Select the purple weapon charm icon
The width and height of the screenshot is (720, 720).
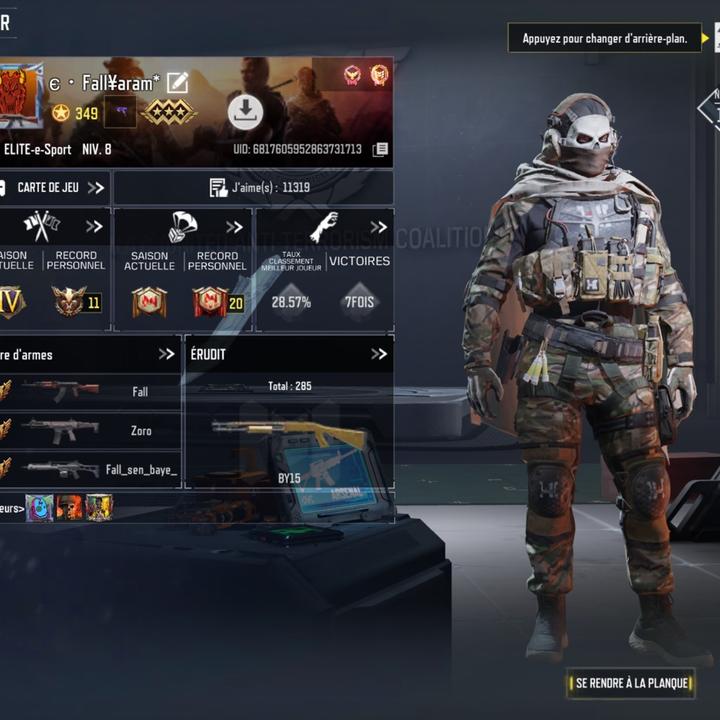(119, 112)
